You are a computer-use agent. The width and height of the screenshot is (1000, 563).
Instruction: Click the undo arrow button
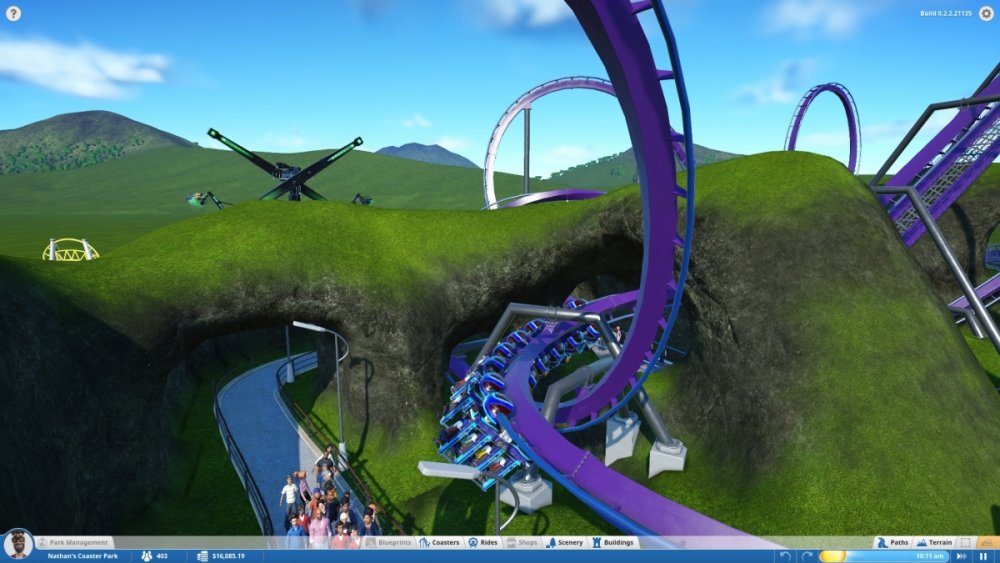(x=786, y=556)
